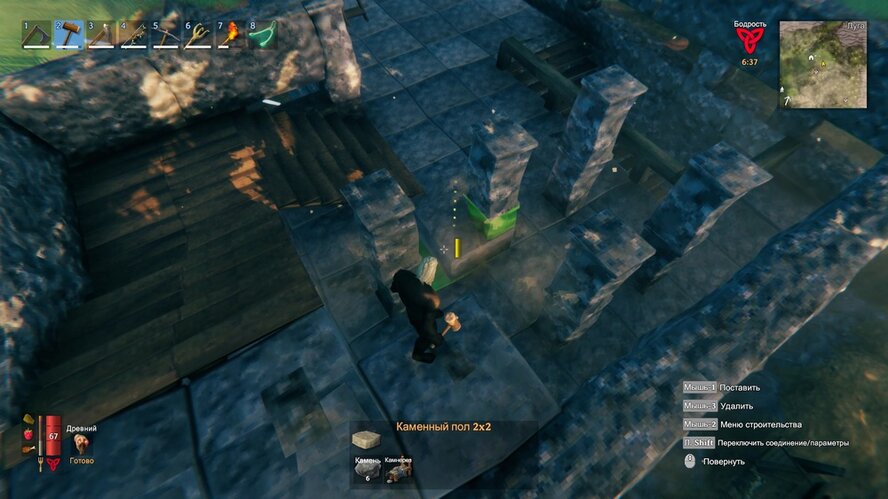Click the Каменный пол 2x2 piece icon
Viewport: 888px width, 499px height.
click(367, 438)
